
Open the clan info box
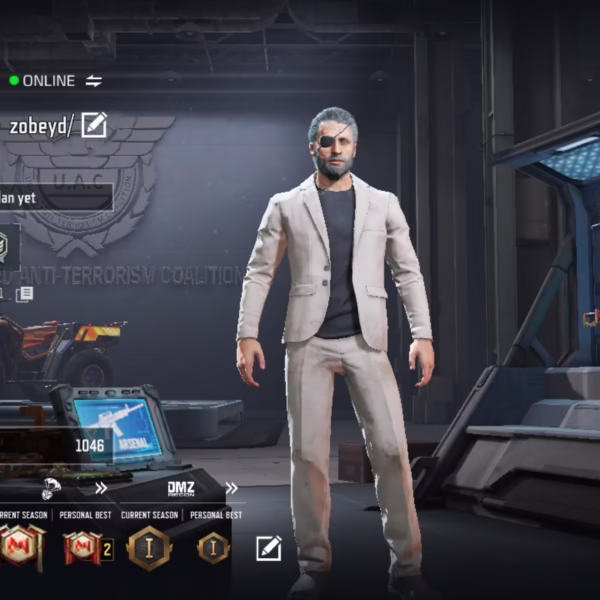click(55, 198)
